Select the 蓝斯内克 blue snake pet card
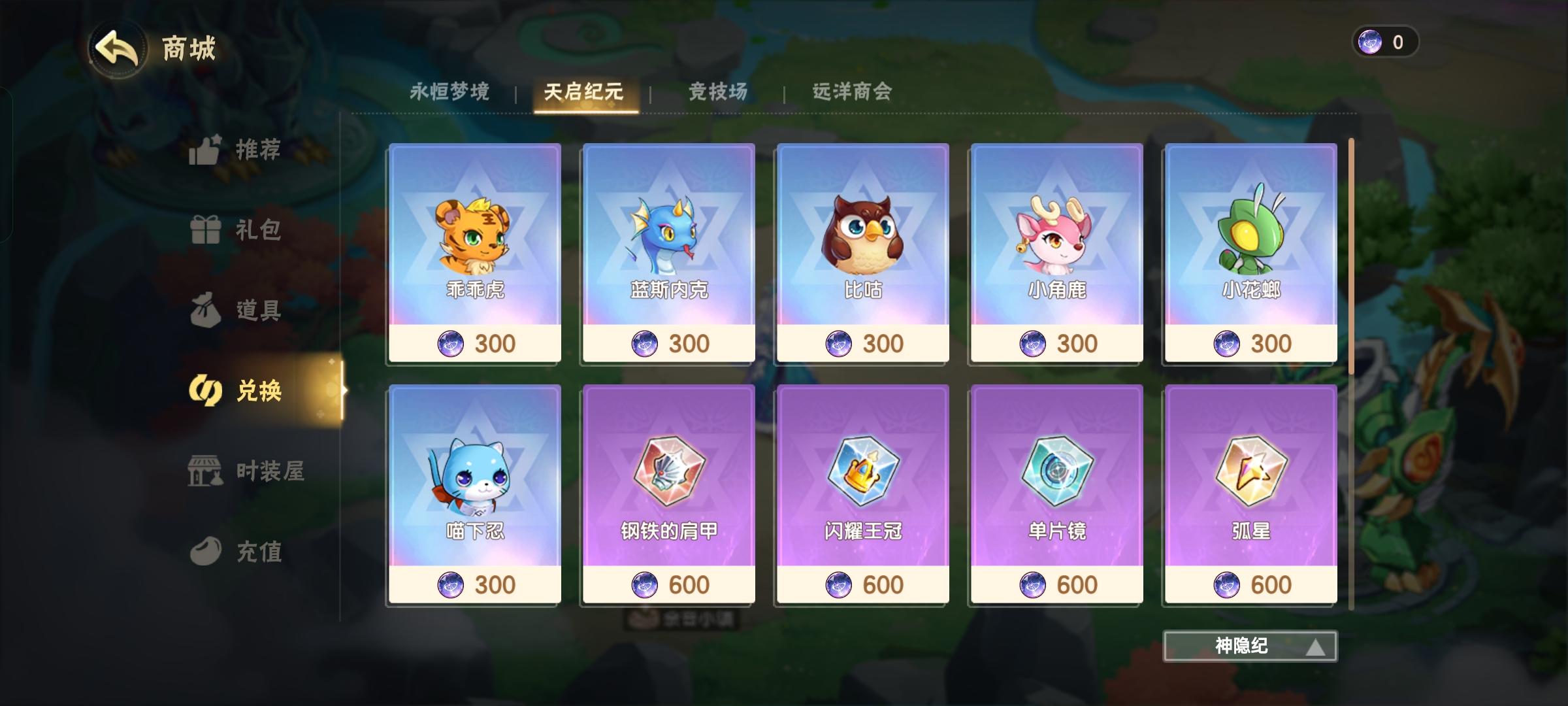This screenshot has width=1568, height=706. pyautogui.click(x=668, y=252)
